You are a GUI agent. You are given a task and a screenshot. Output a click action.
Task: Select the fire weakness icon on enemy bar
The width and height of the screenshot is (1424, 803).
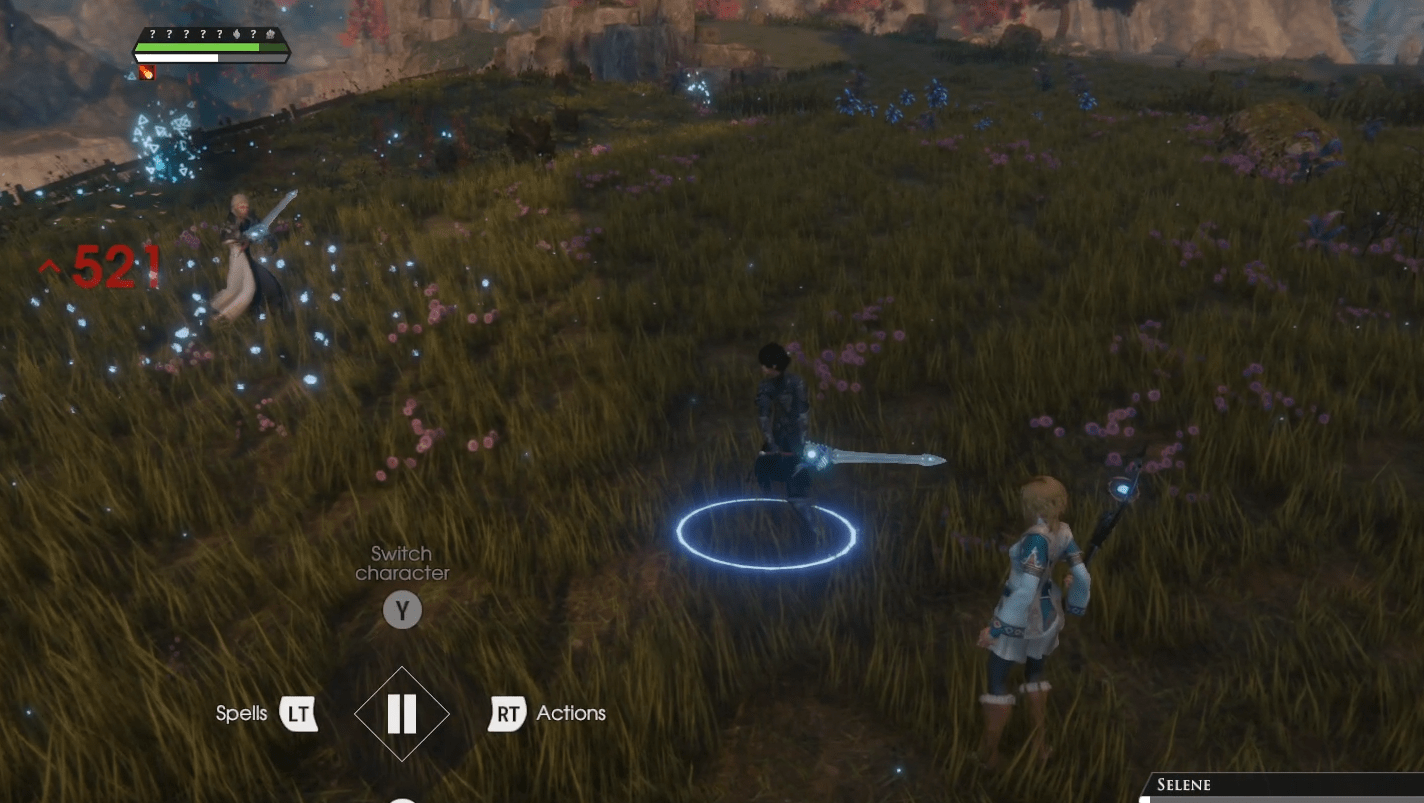click(x=237, y=34)
